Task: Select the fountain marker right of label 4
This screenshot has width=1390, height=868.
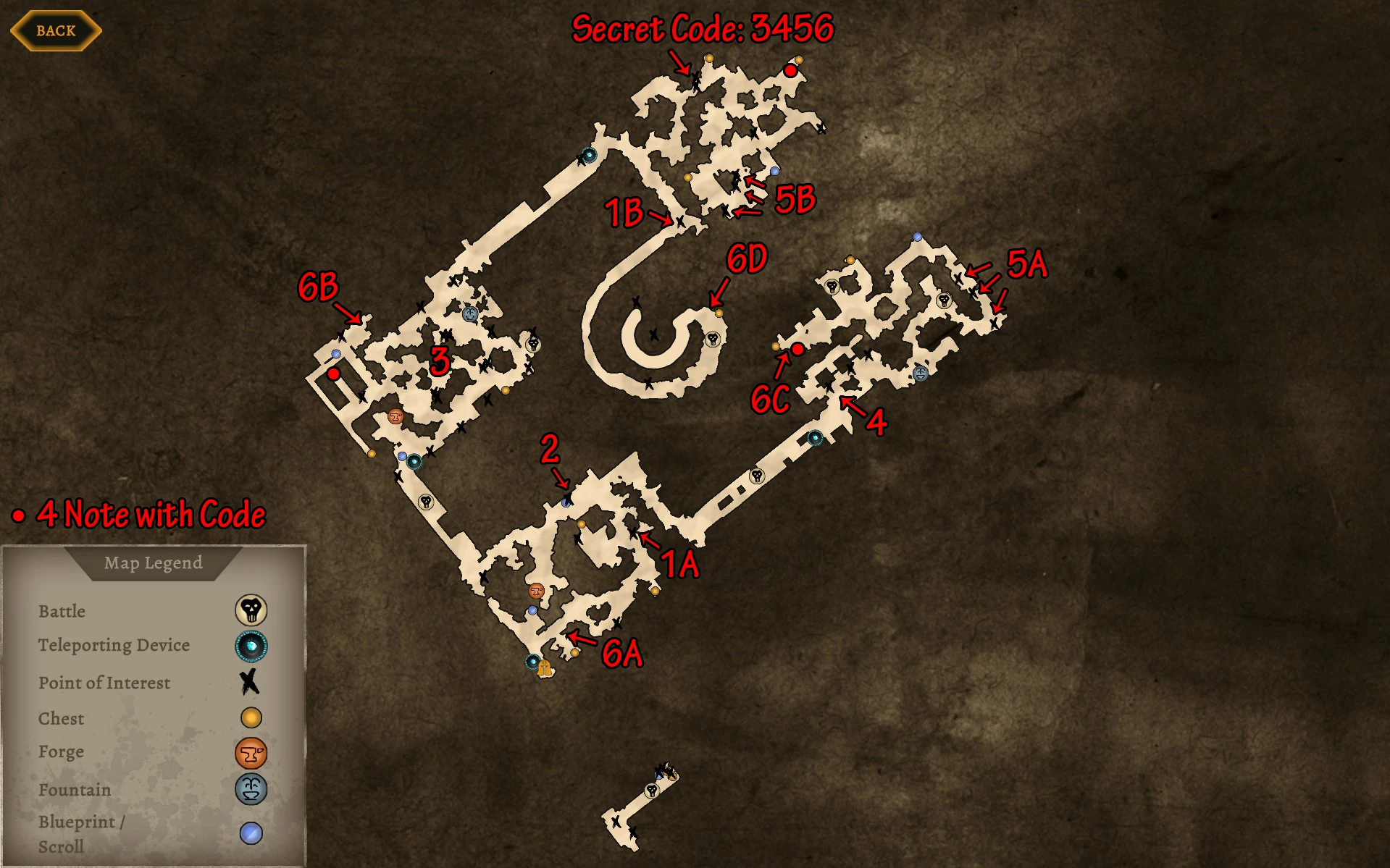Action: (x=921, y=374)
